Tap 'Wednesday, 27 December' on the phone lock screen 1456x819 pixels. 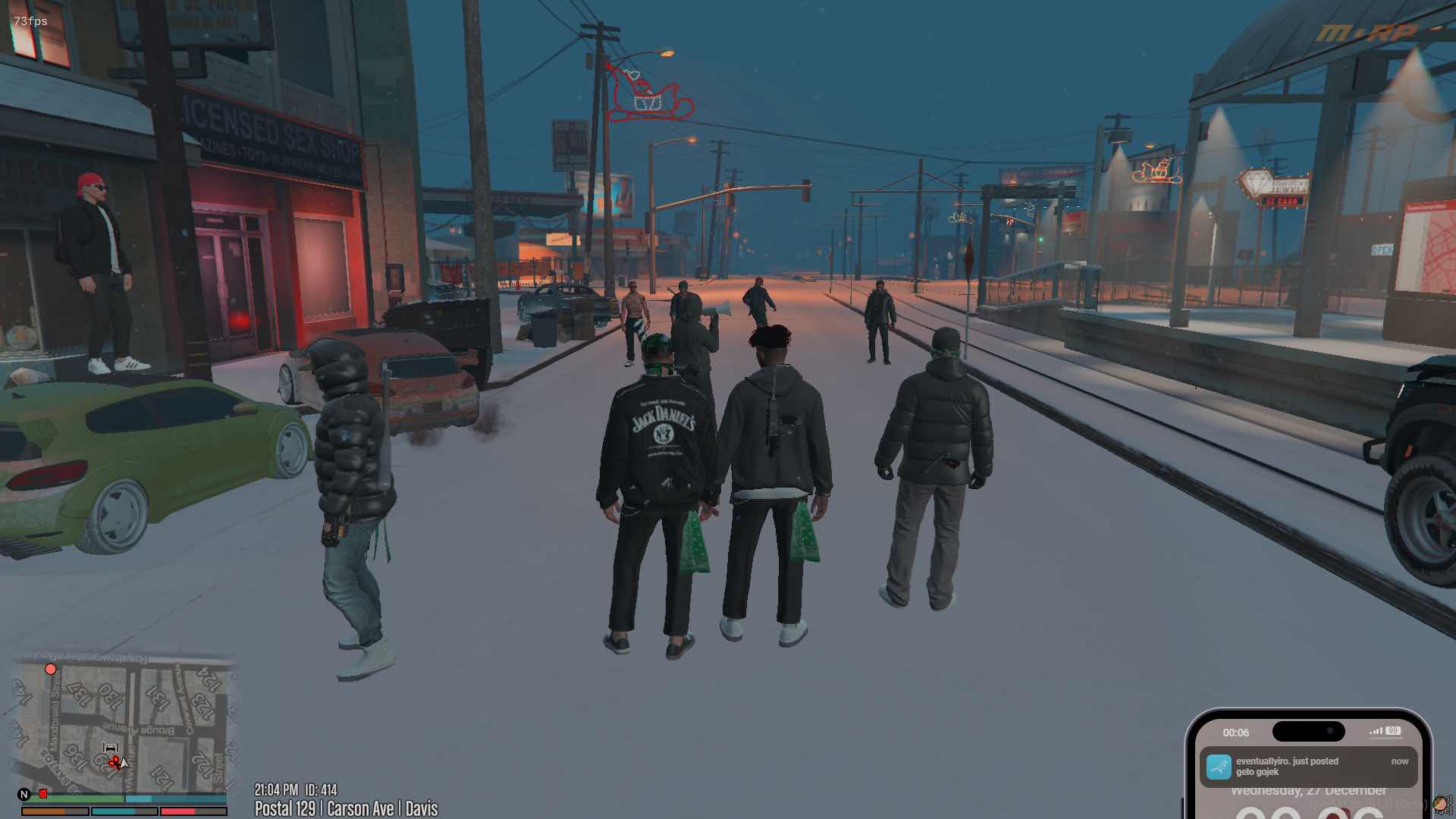coord(1310,791)
